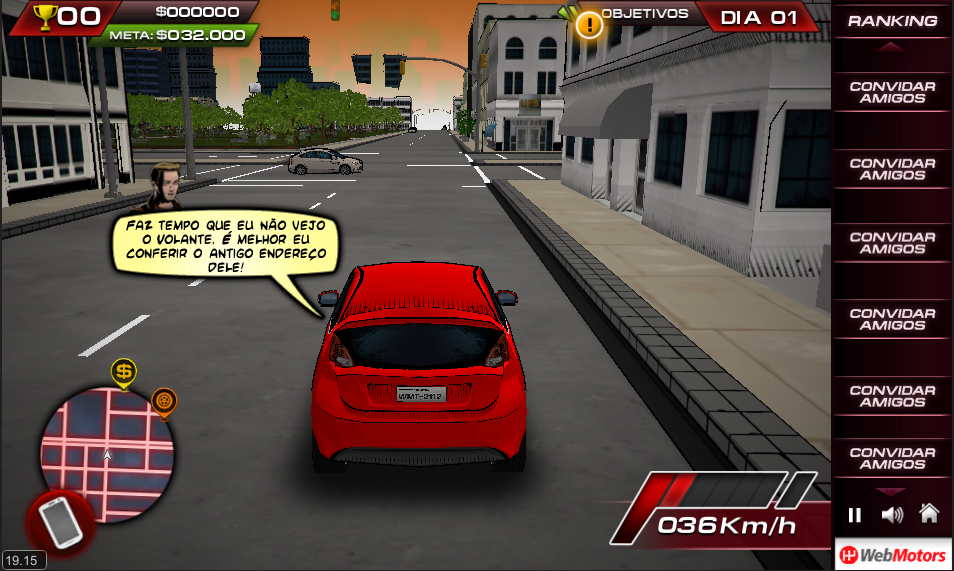Click the circular city minimap
The width and height of the screenshot is (954, 571).
coord(106,453)
